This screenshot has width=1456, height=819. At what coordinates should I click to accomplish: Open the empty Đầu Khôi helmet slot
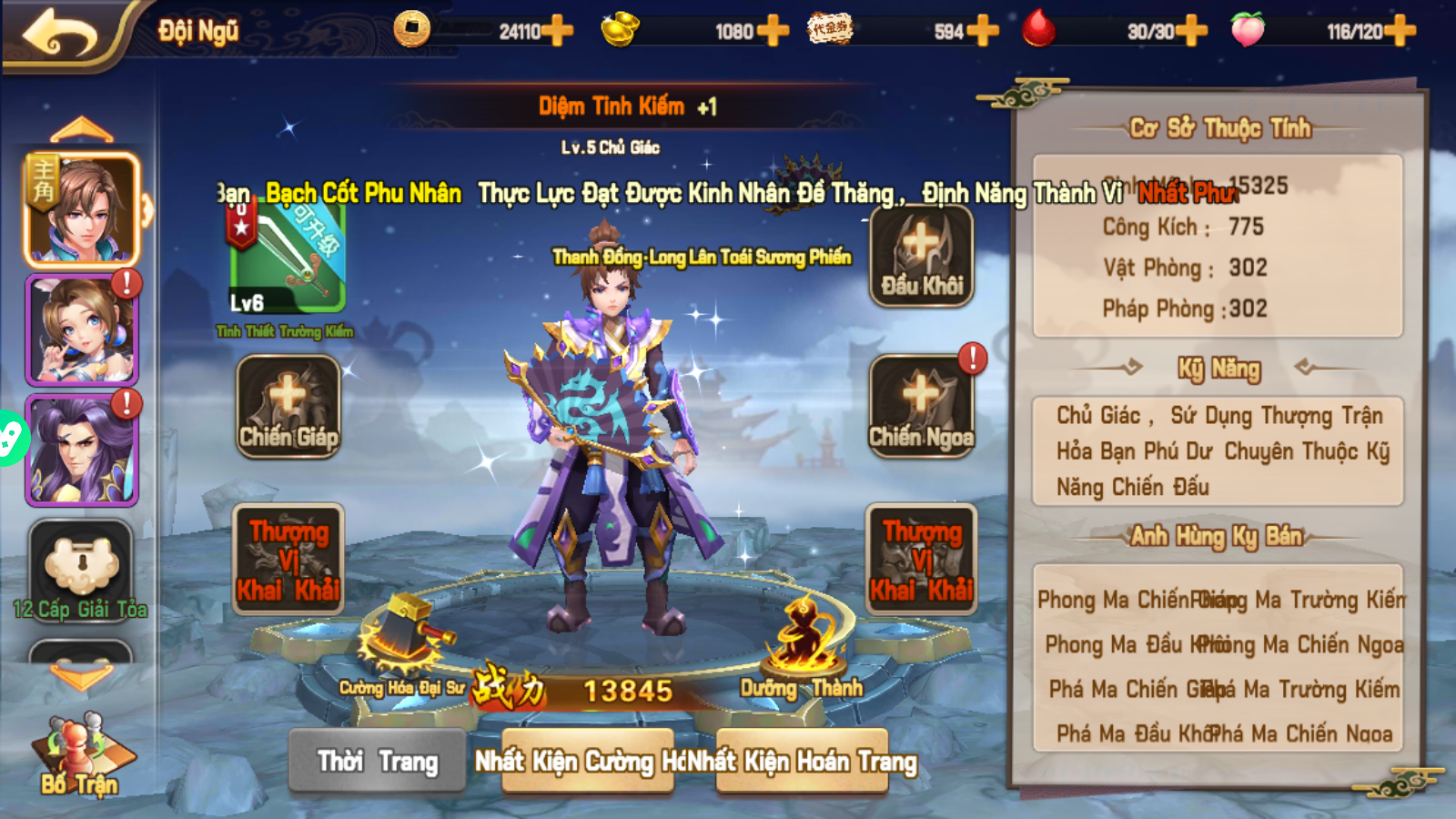[921, 257]
